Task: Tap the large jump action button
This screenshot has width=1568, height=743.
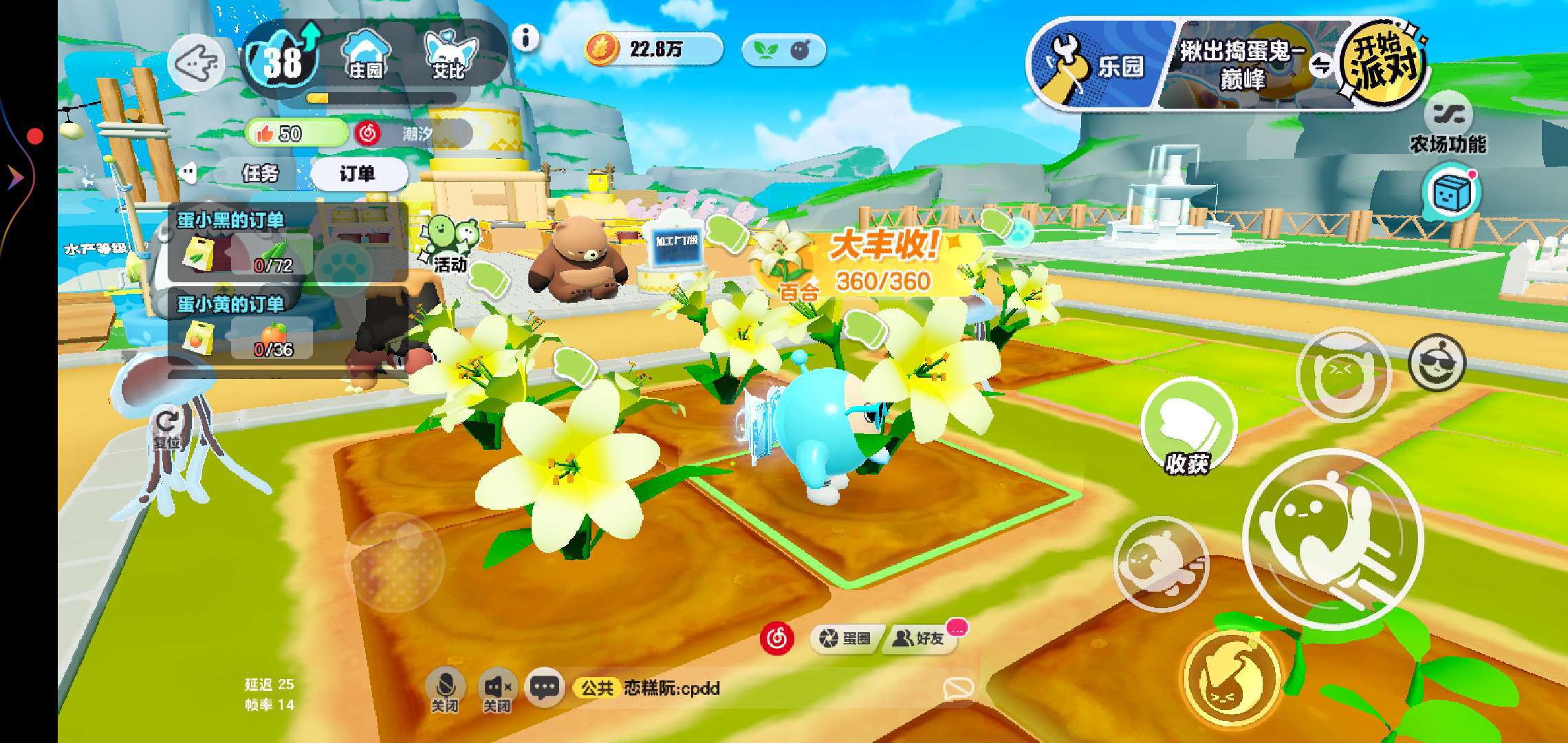Action: pyautogui.click(x=1332, y=538)
